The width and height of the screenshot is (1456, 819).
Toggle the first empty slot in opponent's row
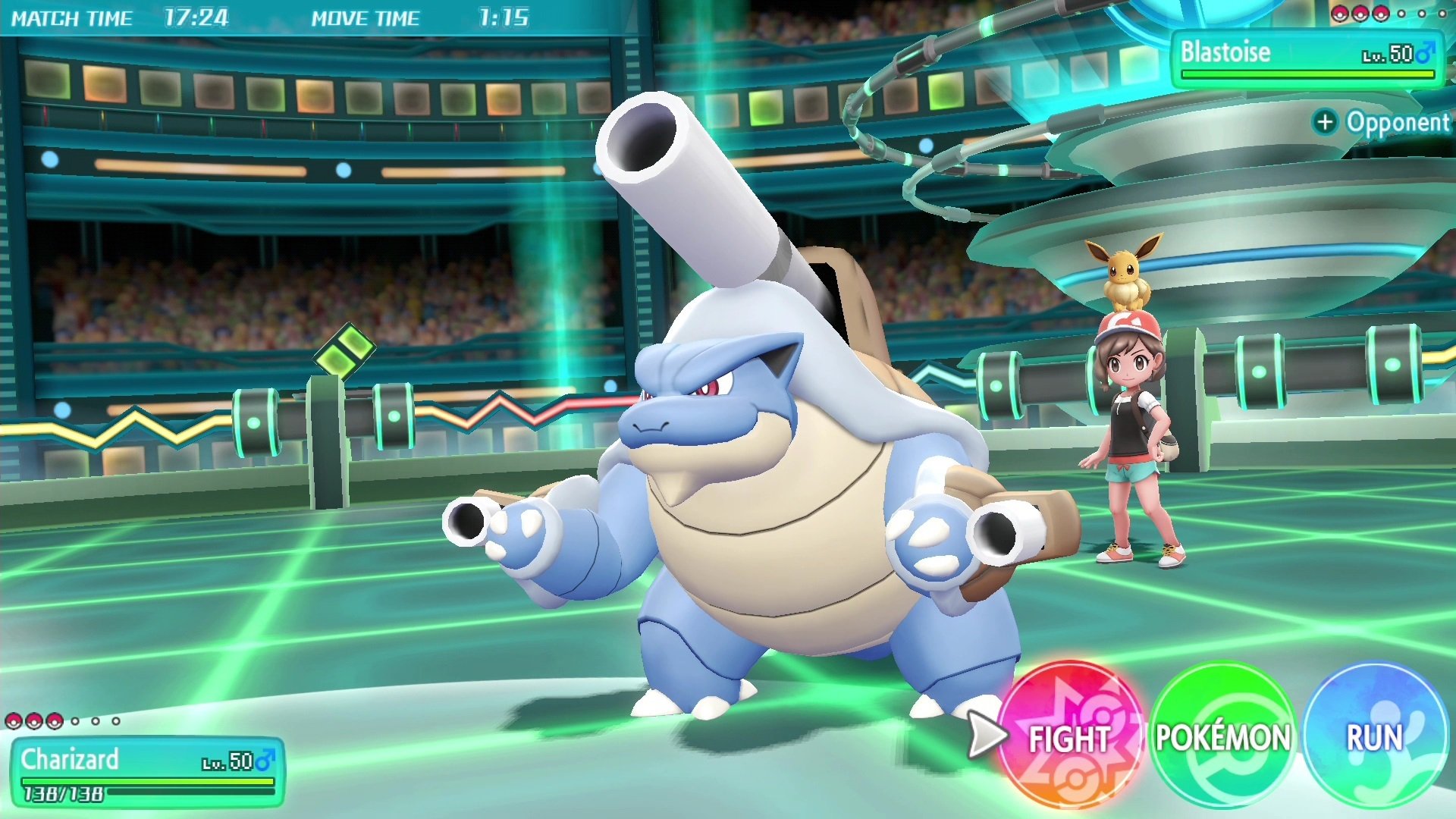tap(1401, 14)
